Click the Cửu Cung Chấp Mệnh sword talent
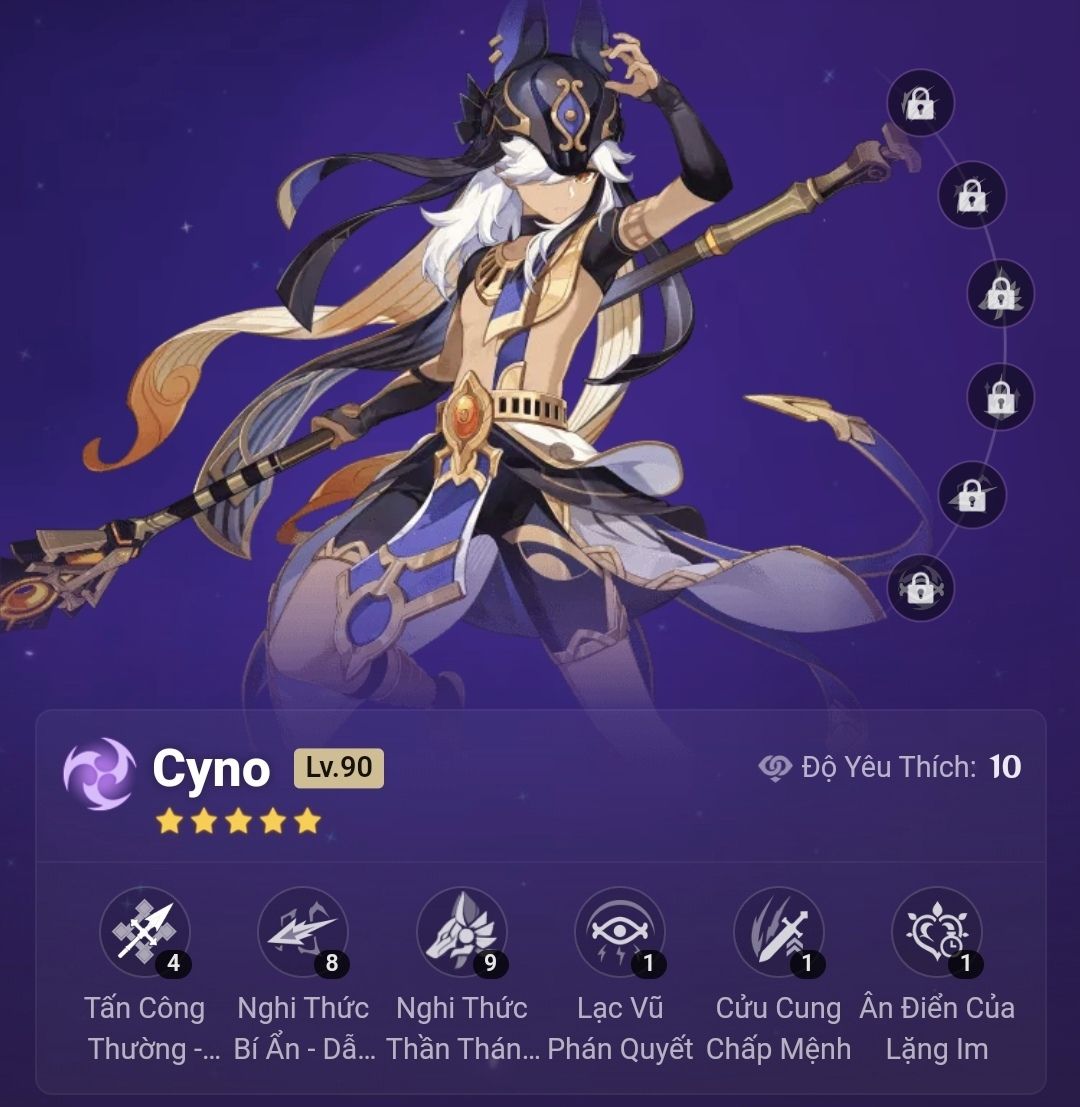 click(778, 931)
